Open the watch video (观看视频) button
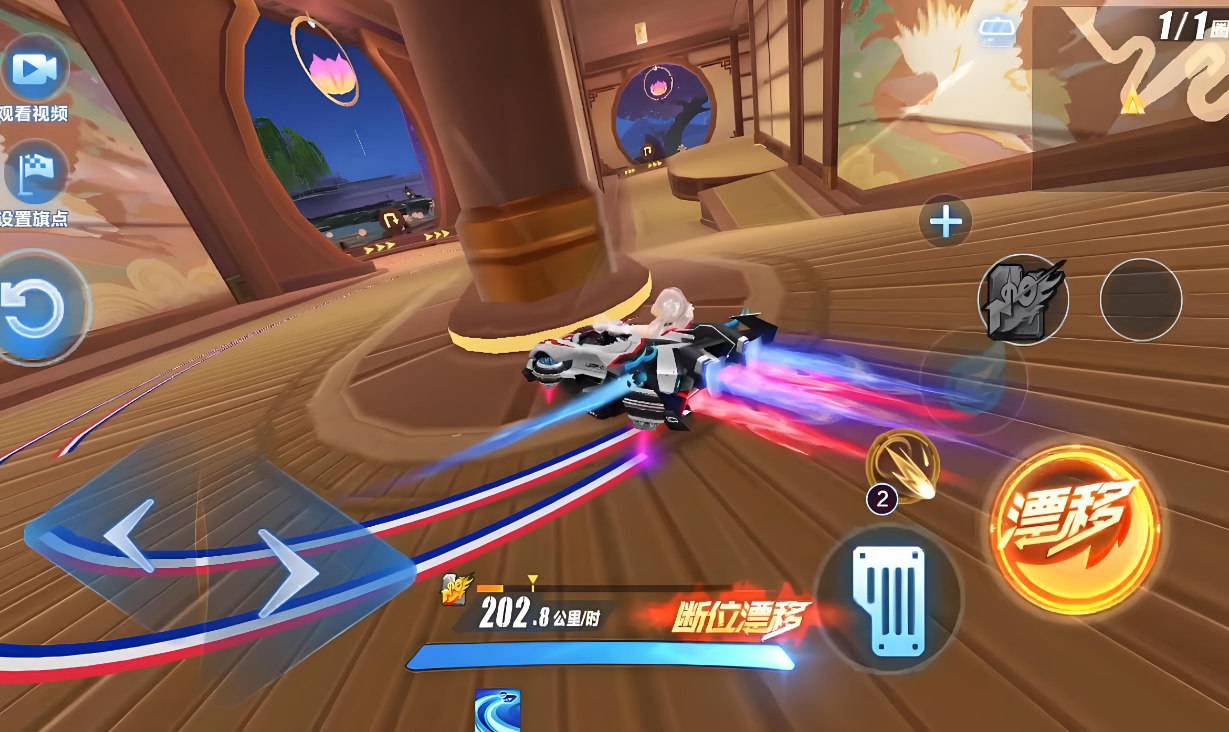Image resolution: width=1229 pixels, height=732 pixels. [x=35, y=70]
